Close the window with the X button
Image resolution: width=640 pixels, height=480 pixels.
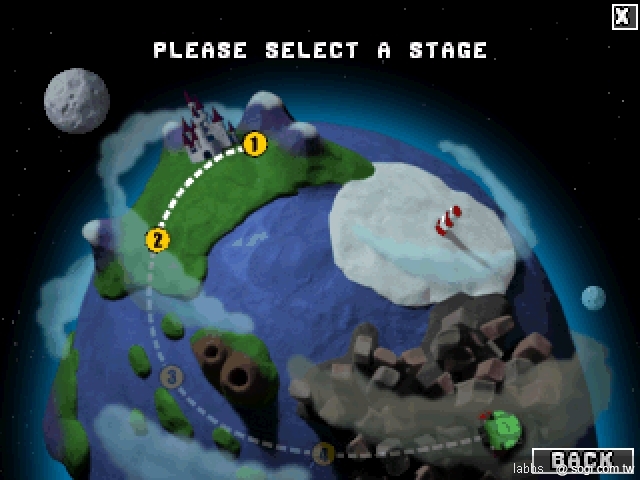(x=623, y=16)
